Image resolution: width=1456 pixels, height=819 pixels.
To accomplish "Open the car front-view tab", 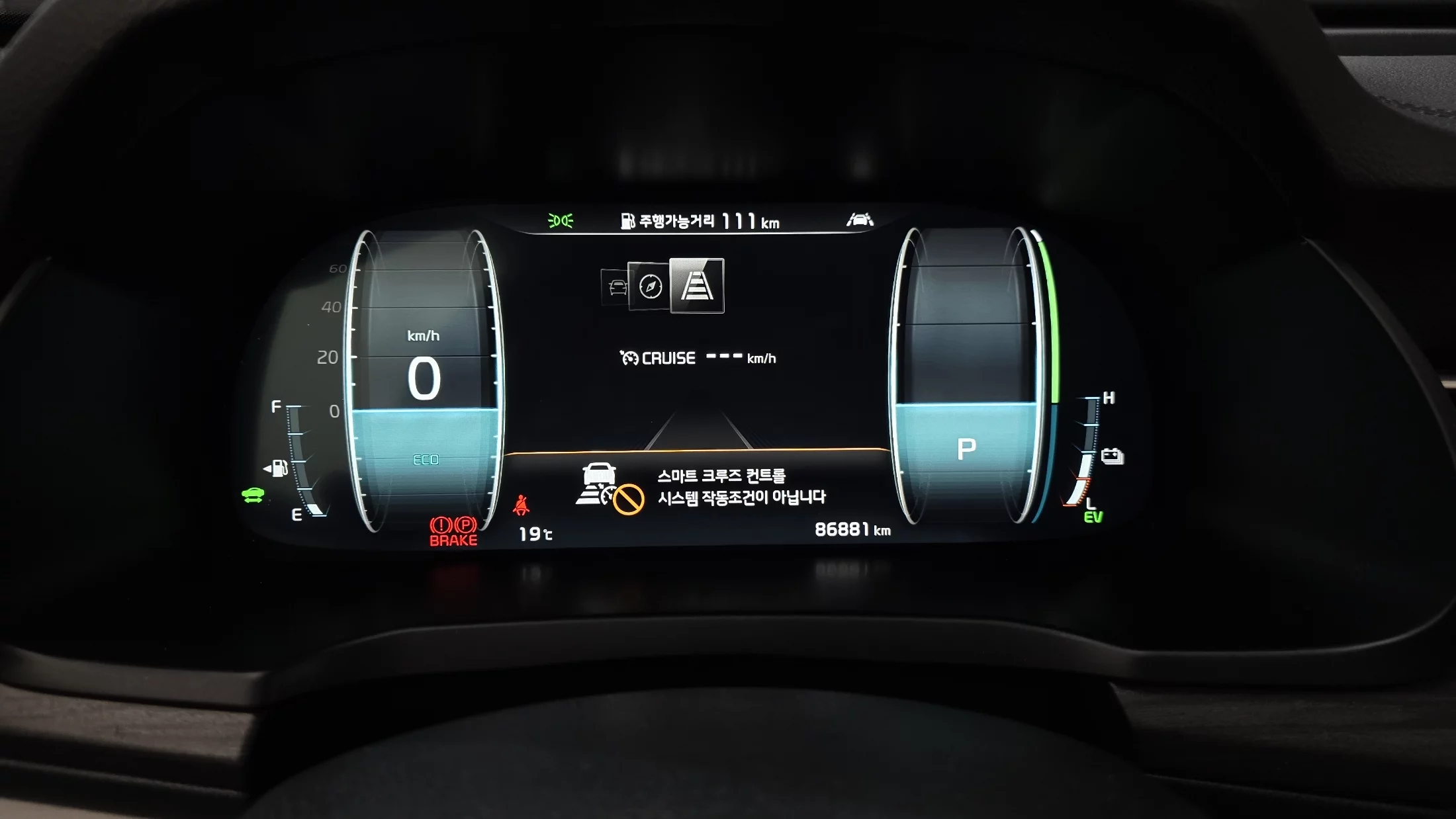I will [617, 288].
